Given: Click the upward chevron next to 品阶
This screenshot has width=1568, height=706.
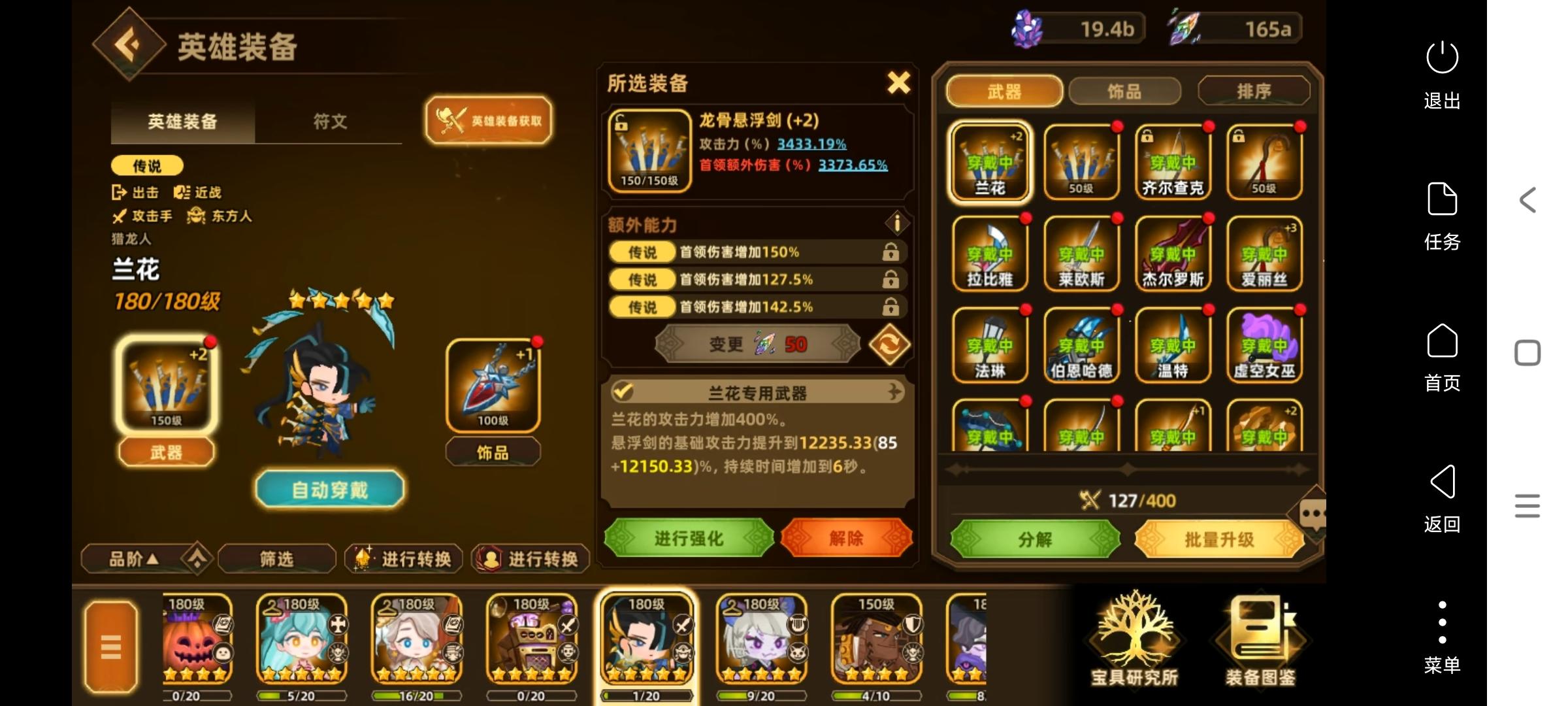Looking at the screenshot, I should (x=196, y=559).
